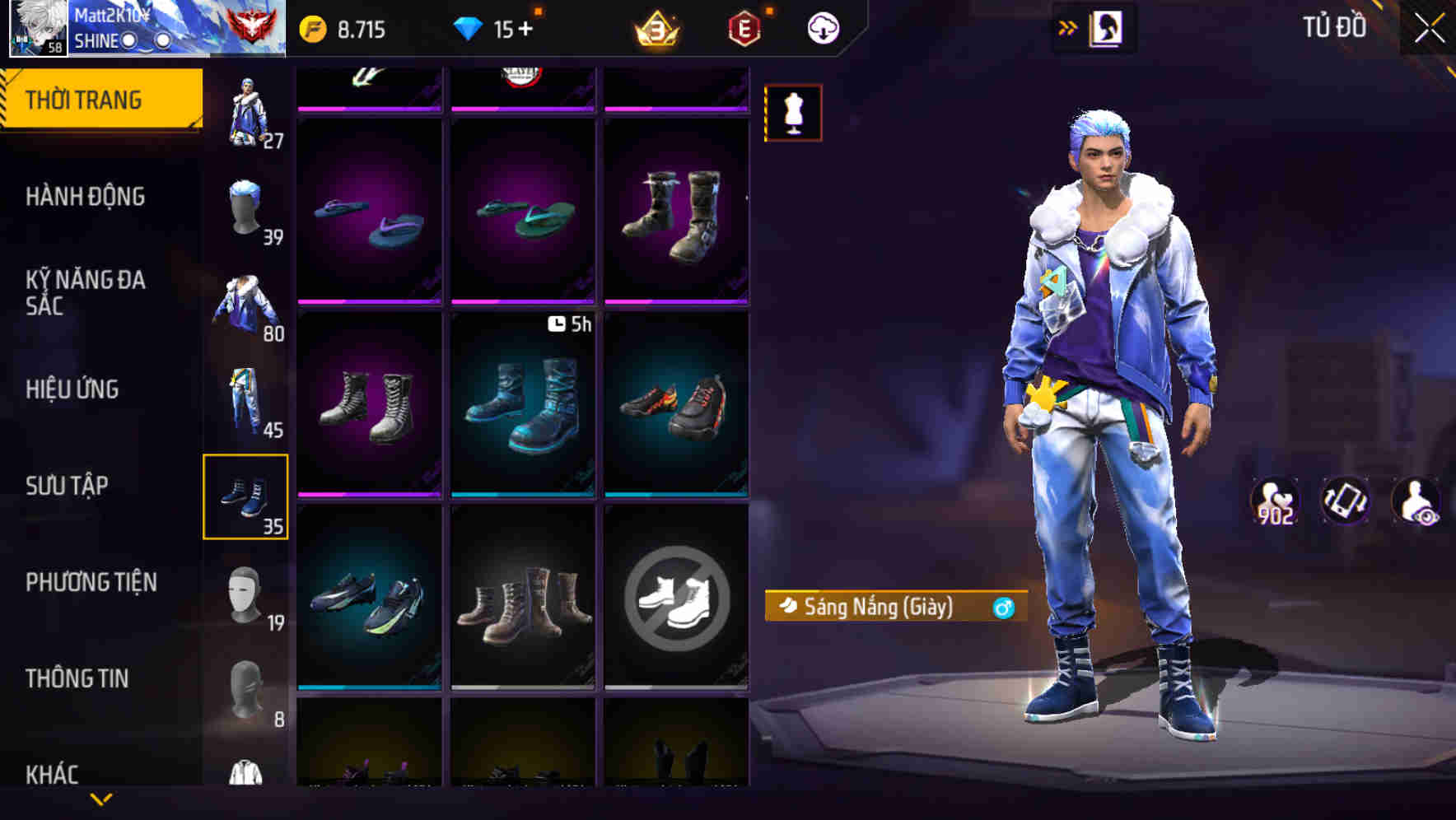
Task: Click the male gender symbol on Sáng Nắng label
Action: point(1002,608)
